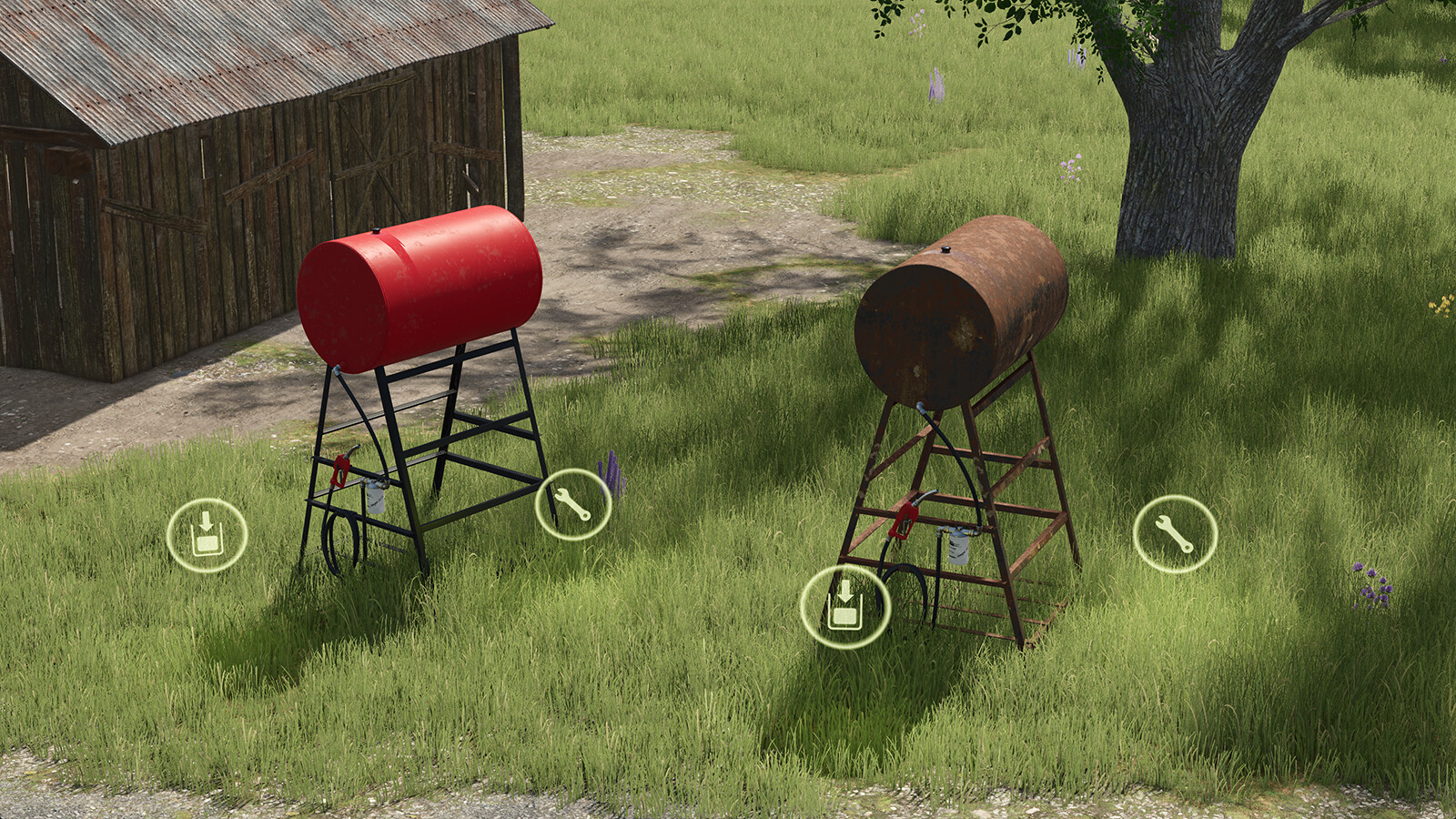
Task: Click the fuel filter canister on the rusty stand
Action: coord(958,549)
